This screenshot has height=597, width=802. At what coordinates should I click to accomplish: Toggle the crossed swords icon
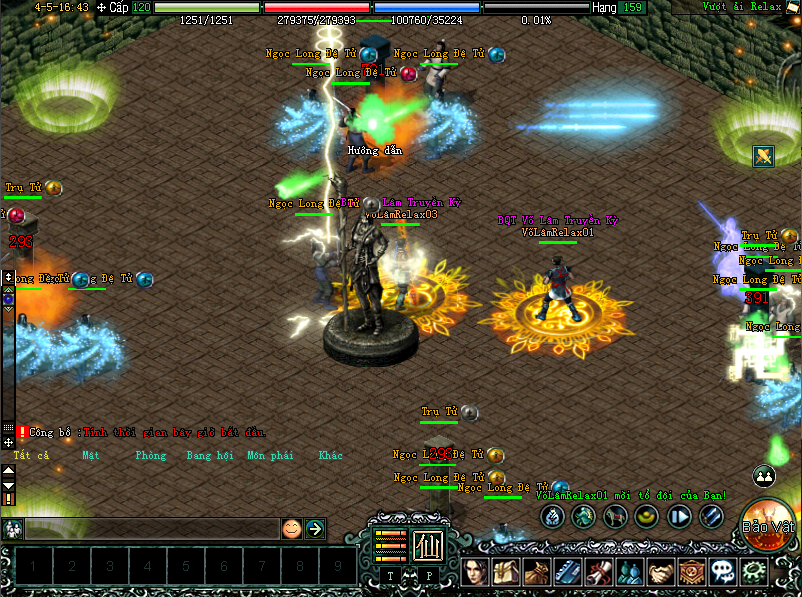click(x=764, y=156)
